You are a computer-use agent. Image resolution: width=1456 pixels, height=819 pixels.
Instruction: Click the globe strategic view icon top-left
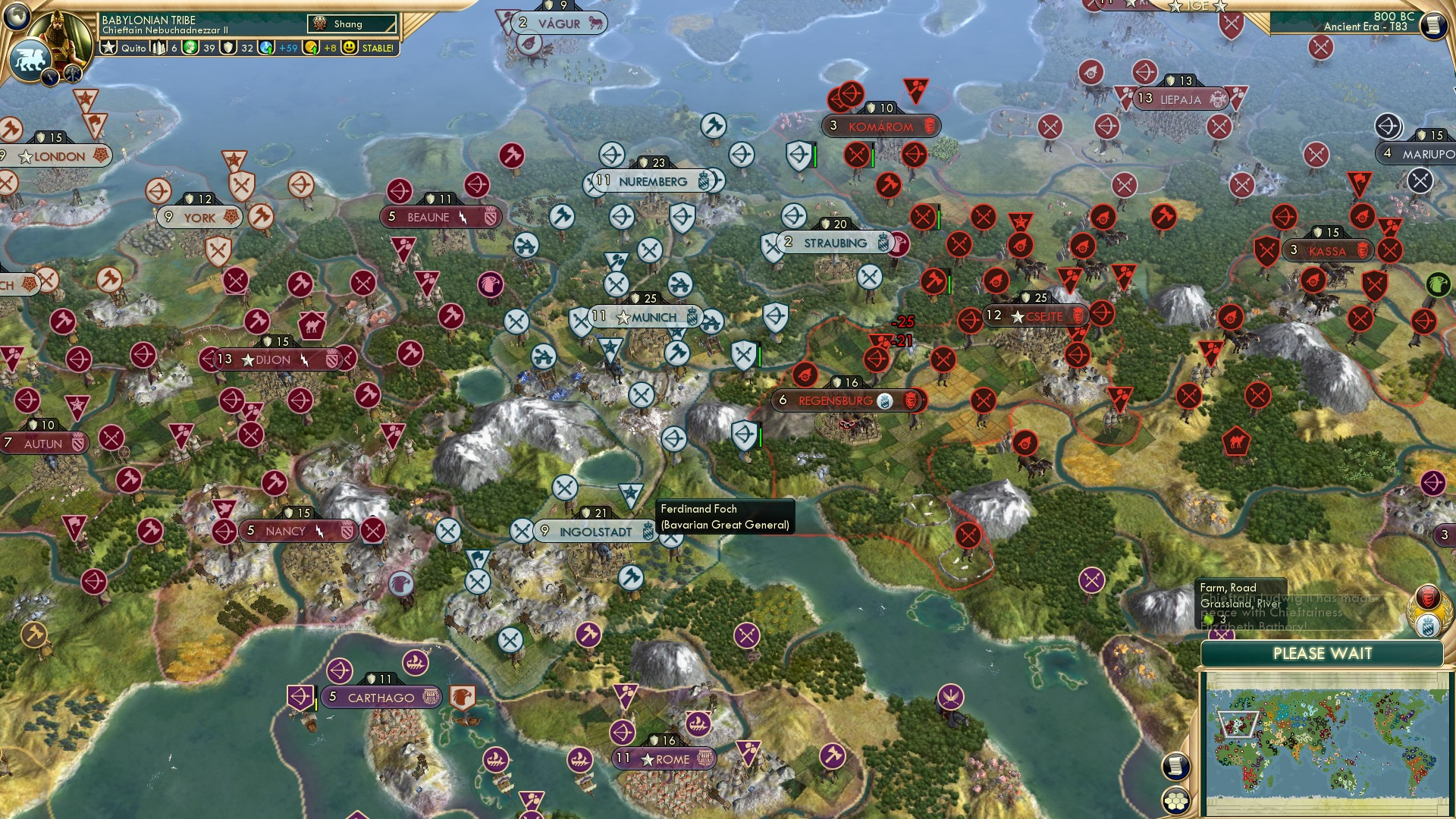16,16
